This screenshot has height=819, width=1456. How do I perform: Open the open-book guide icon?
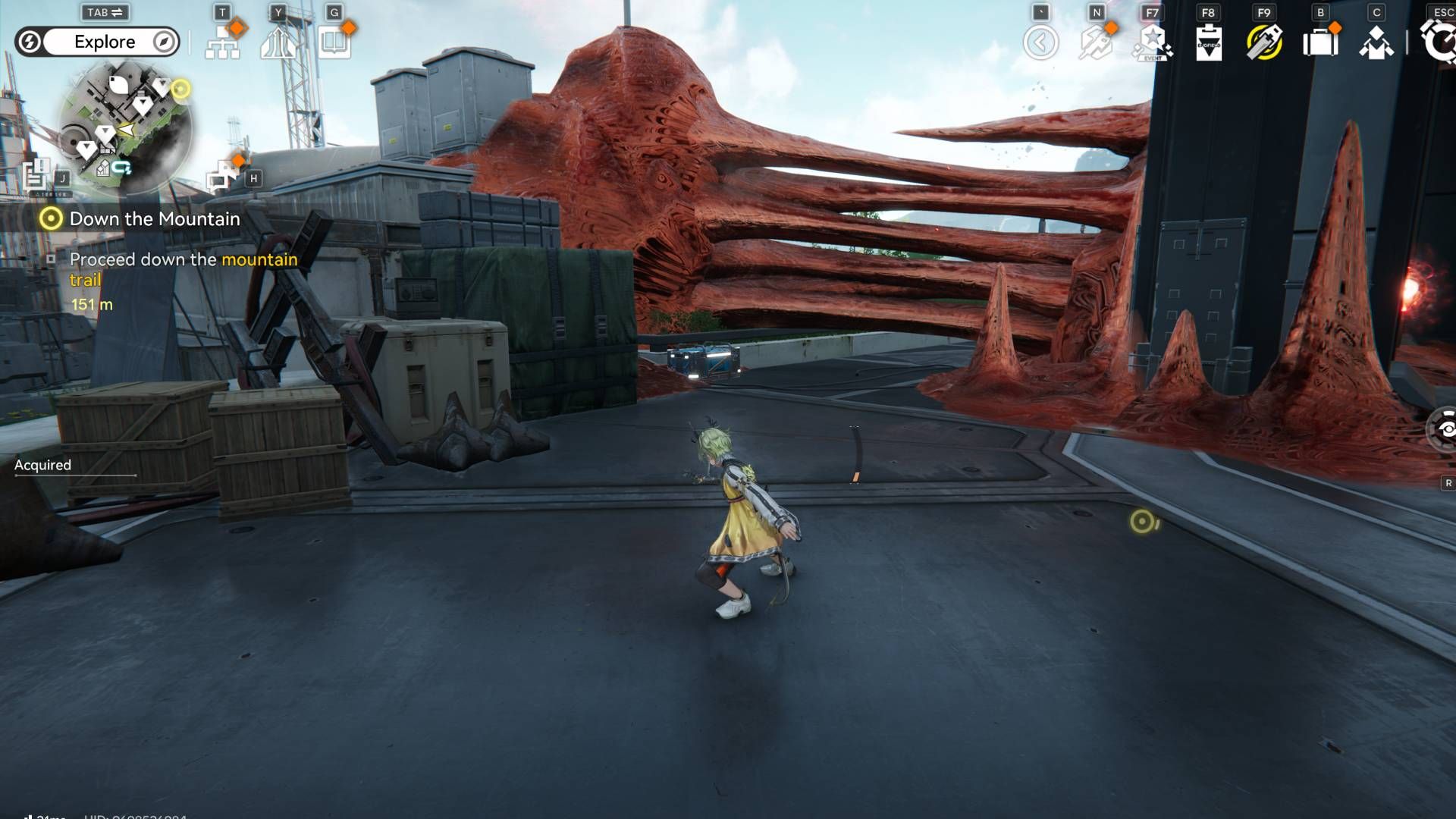pyautogui.click(x=334, y=43)
